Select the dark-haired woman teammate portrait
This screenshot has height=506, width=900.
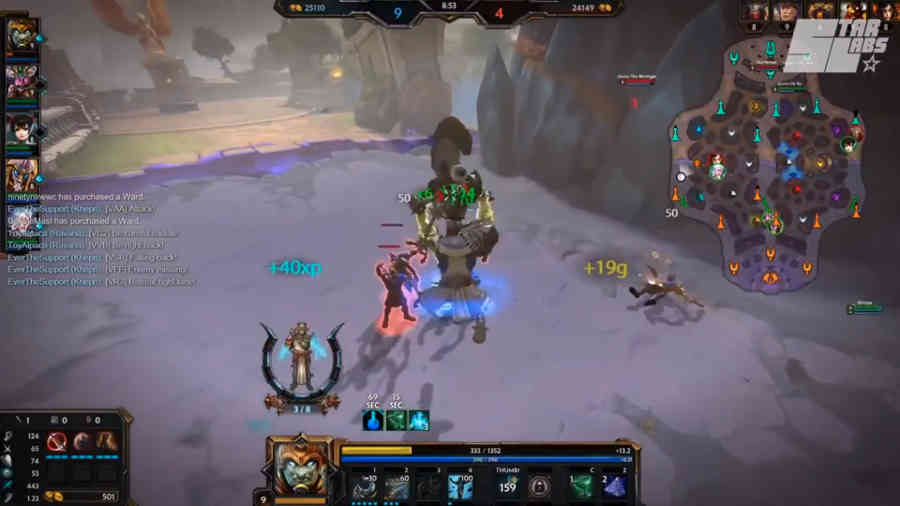click(x=22, y=129)
